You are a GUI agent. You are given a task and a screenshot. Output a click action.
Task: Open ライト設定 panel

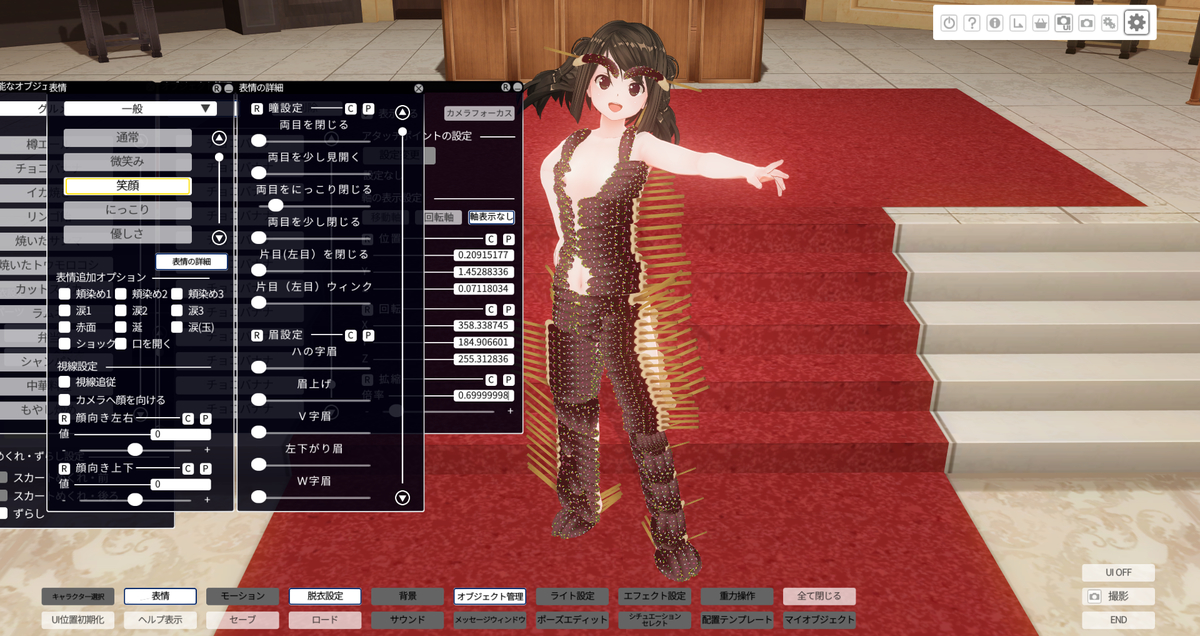click(x=572, y=596)
